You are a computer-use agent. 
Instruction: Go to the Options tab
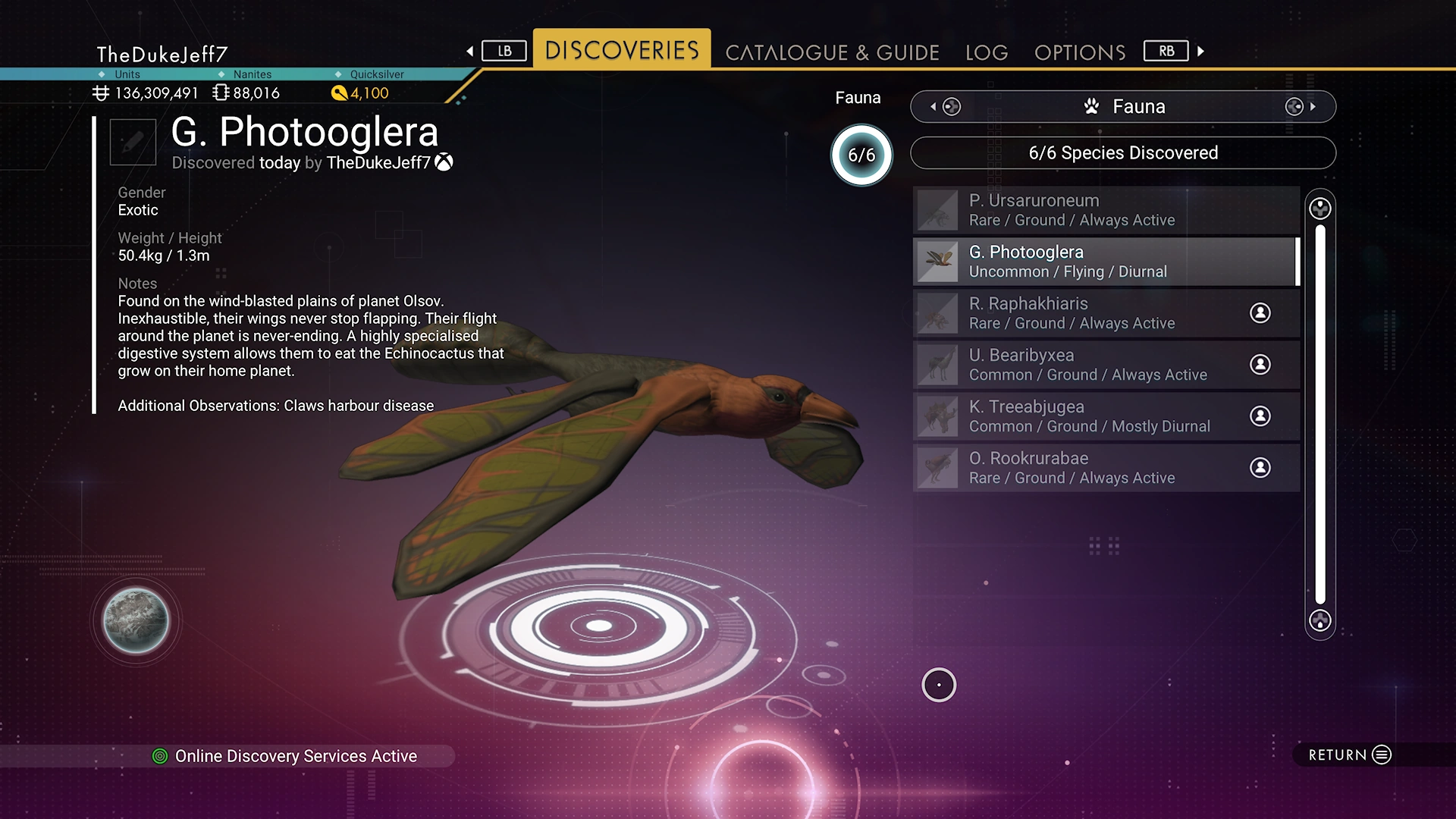tap(1080, 52)
